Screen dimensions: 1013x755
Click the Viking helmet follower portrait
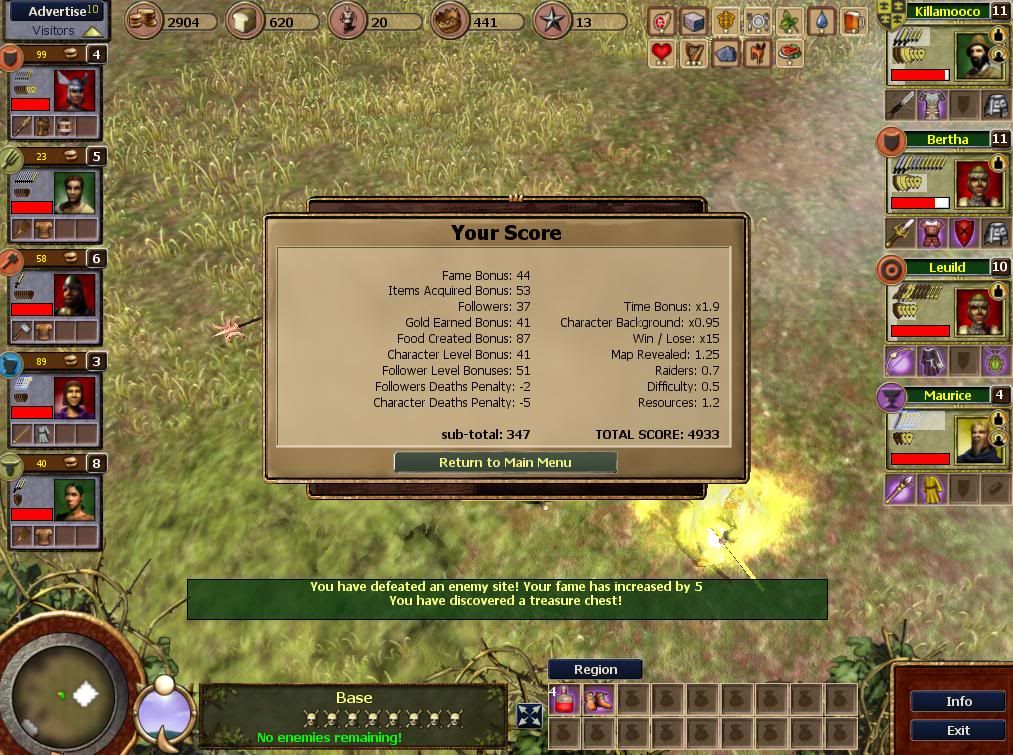pos(75,91)
